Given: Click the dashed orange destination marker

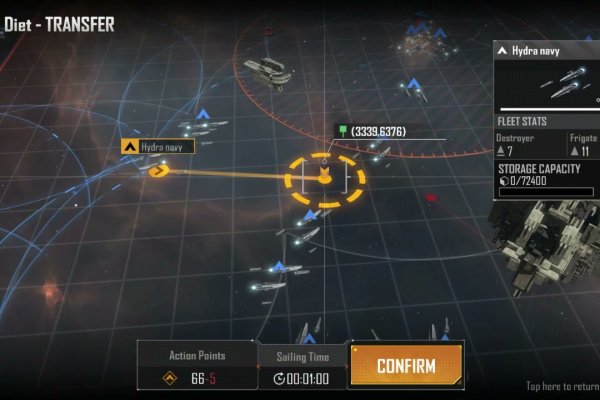Looking at the screenshot, I should pyautogui.click(x=325, y=180).
